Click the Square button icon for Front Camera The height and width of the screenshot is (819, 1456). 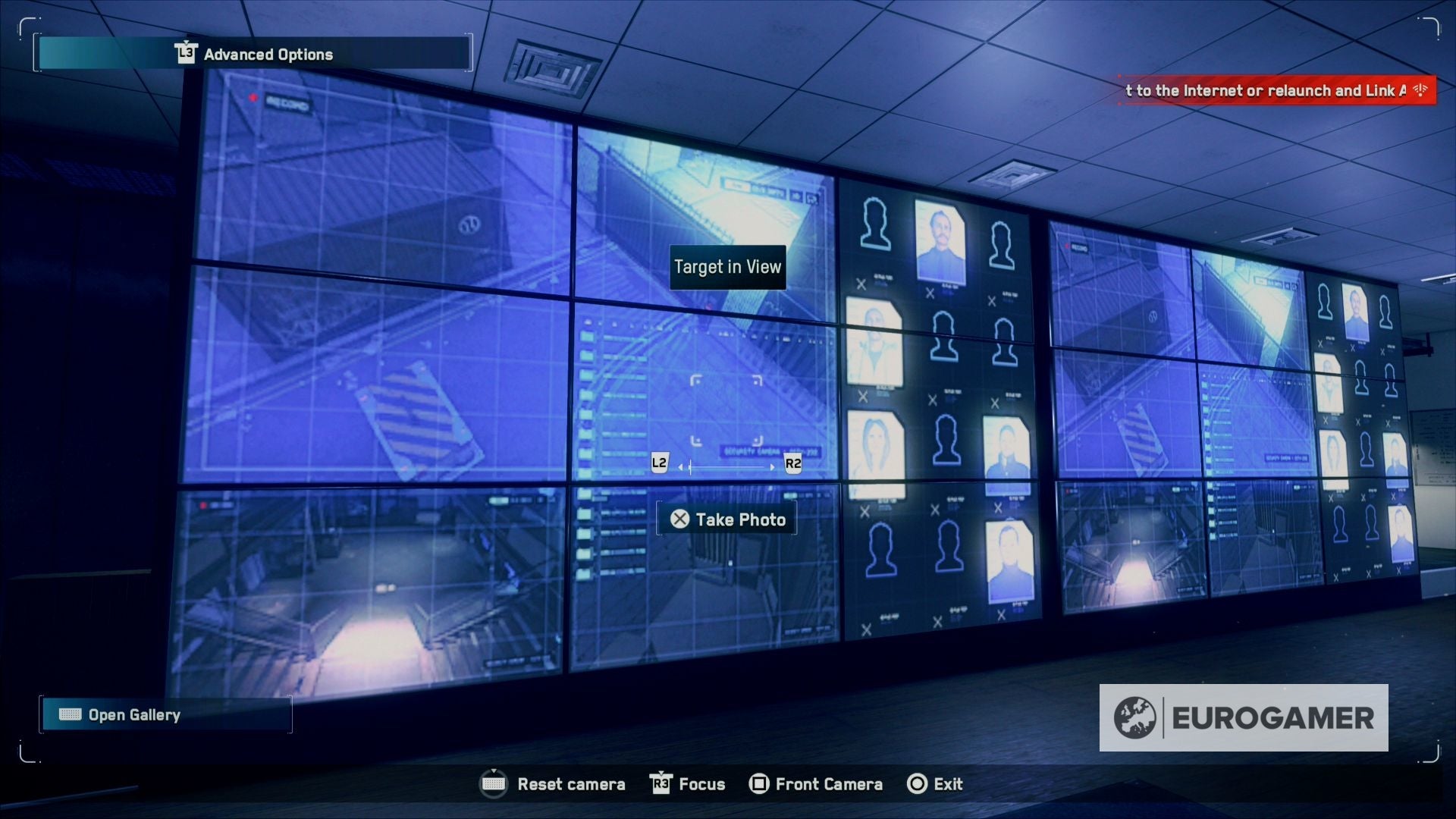[758, 784]
